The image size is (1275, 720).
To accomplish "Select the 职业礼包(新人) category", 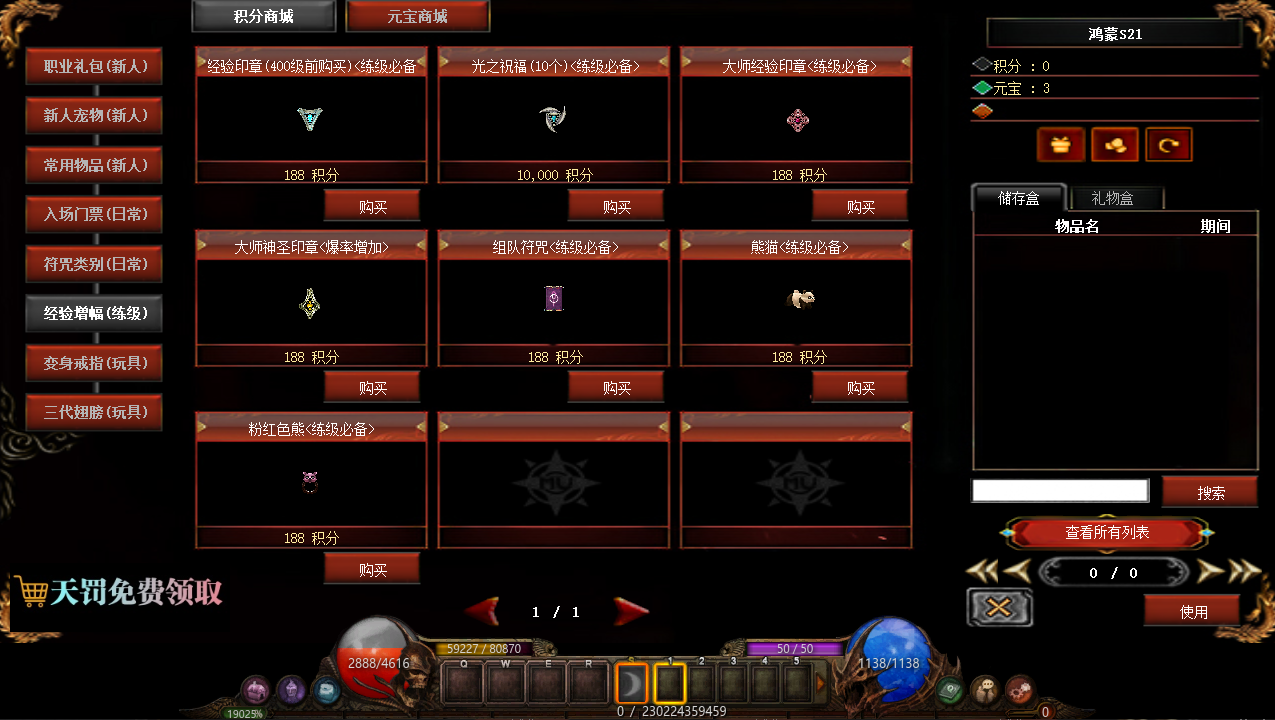I will pyautogui.click(x=95, y=67).
